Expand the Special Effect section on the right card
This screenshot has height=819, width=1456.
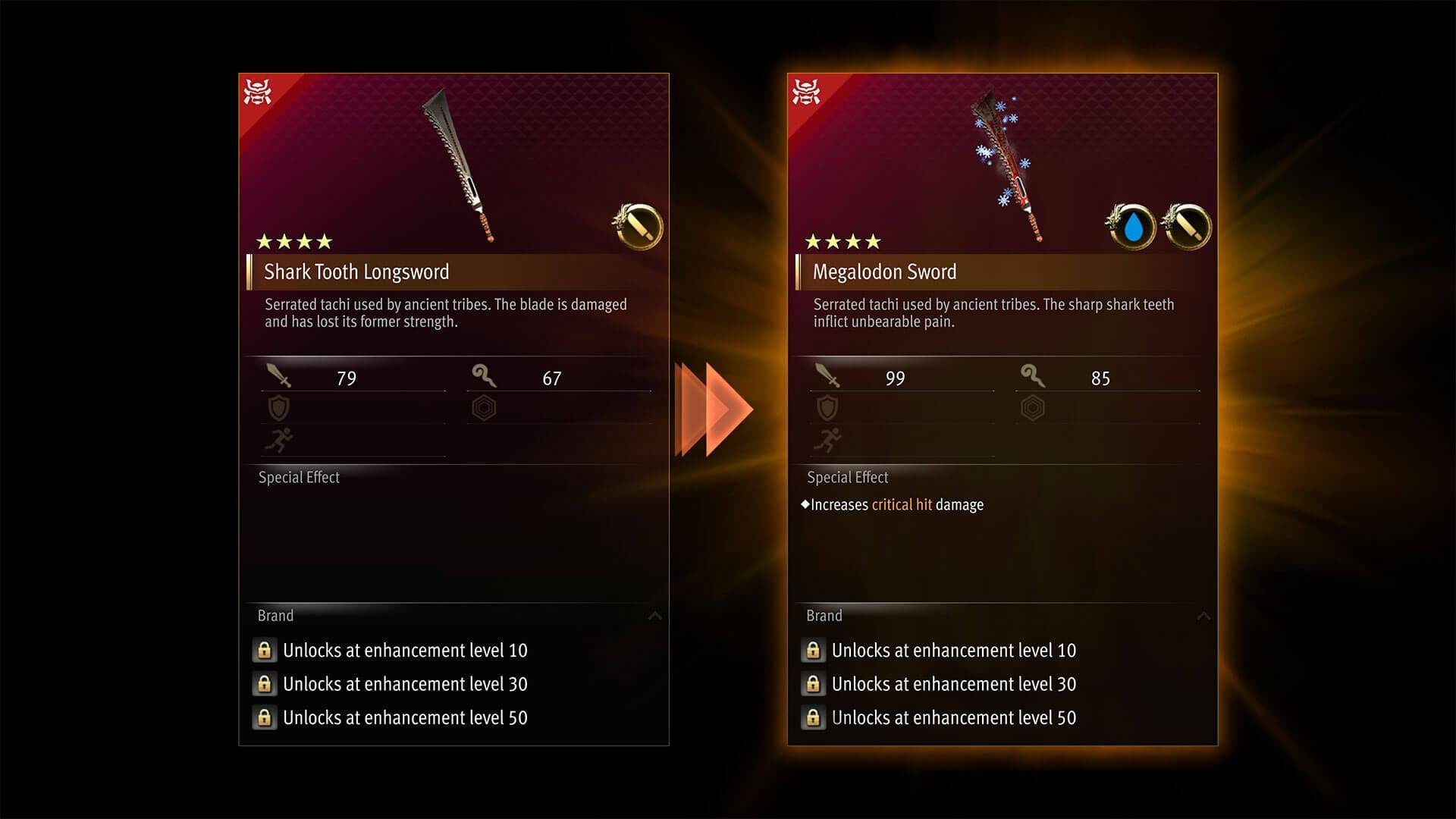pyautogui.click(x=847, y=477)
